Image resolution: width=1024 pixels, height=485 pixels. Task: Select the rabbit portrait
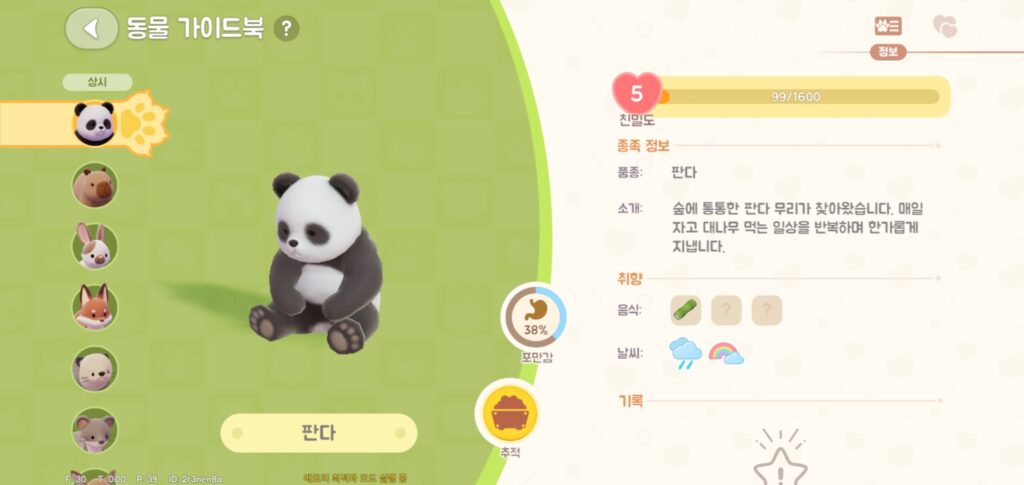tap(95, 246)
